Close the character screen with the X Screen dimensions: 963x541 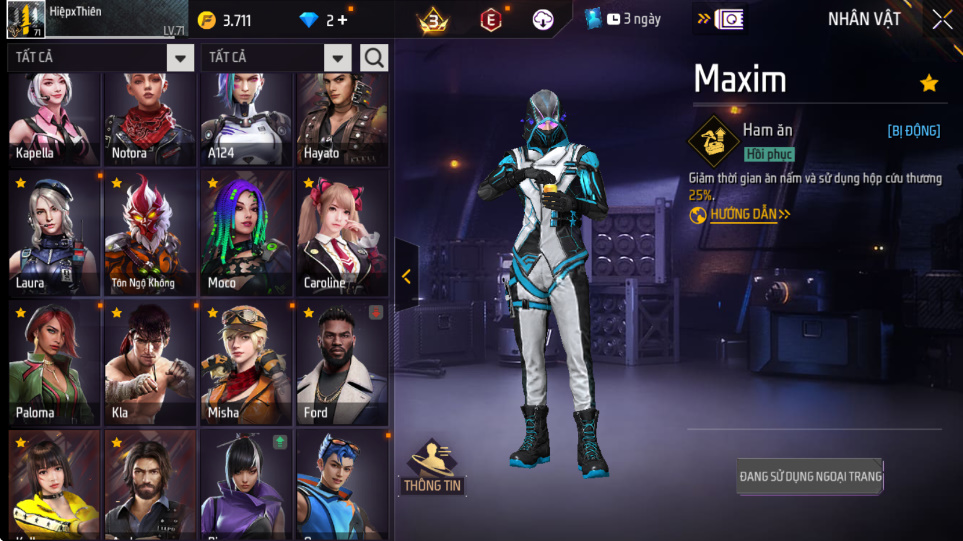[x=941, y=20]
